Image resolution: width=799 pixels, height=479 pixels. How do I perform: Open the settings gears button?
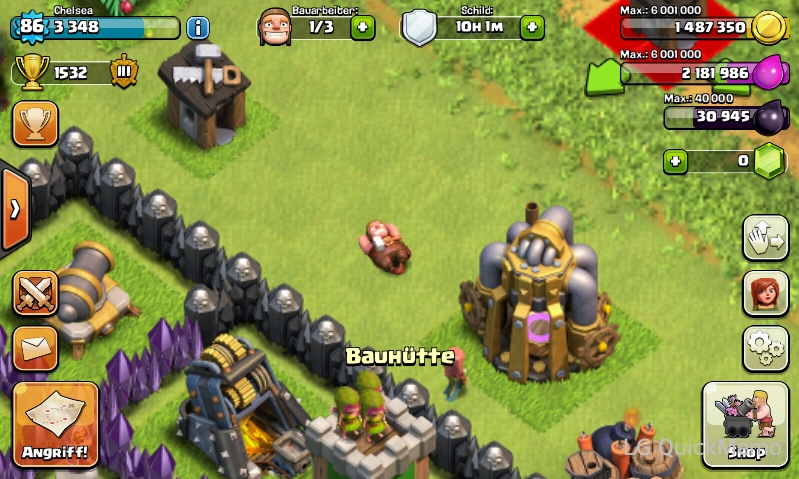pos(765,348)
